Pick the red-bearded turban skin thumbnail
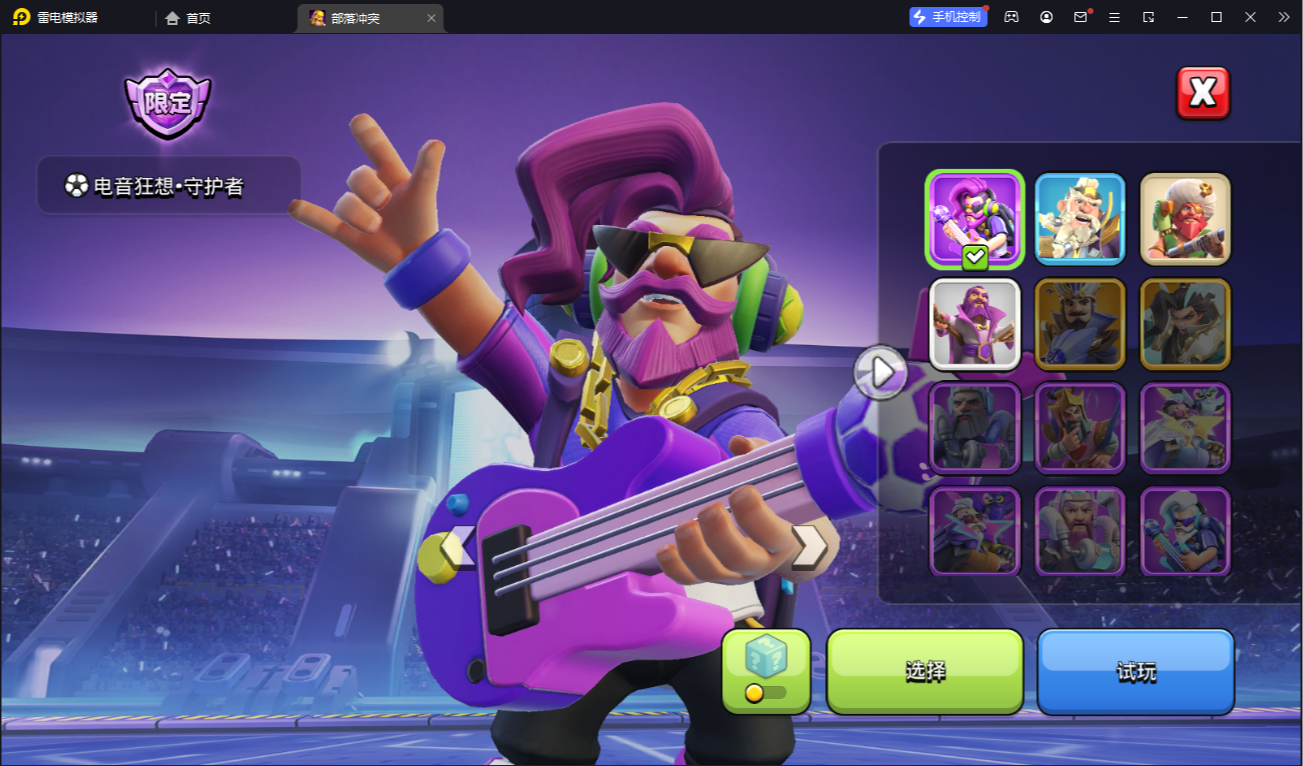The width and height of the screenshot is (1303, 766). click(x=1185, y=219)
